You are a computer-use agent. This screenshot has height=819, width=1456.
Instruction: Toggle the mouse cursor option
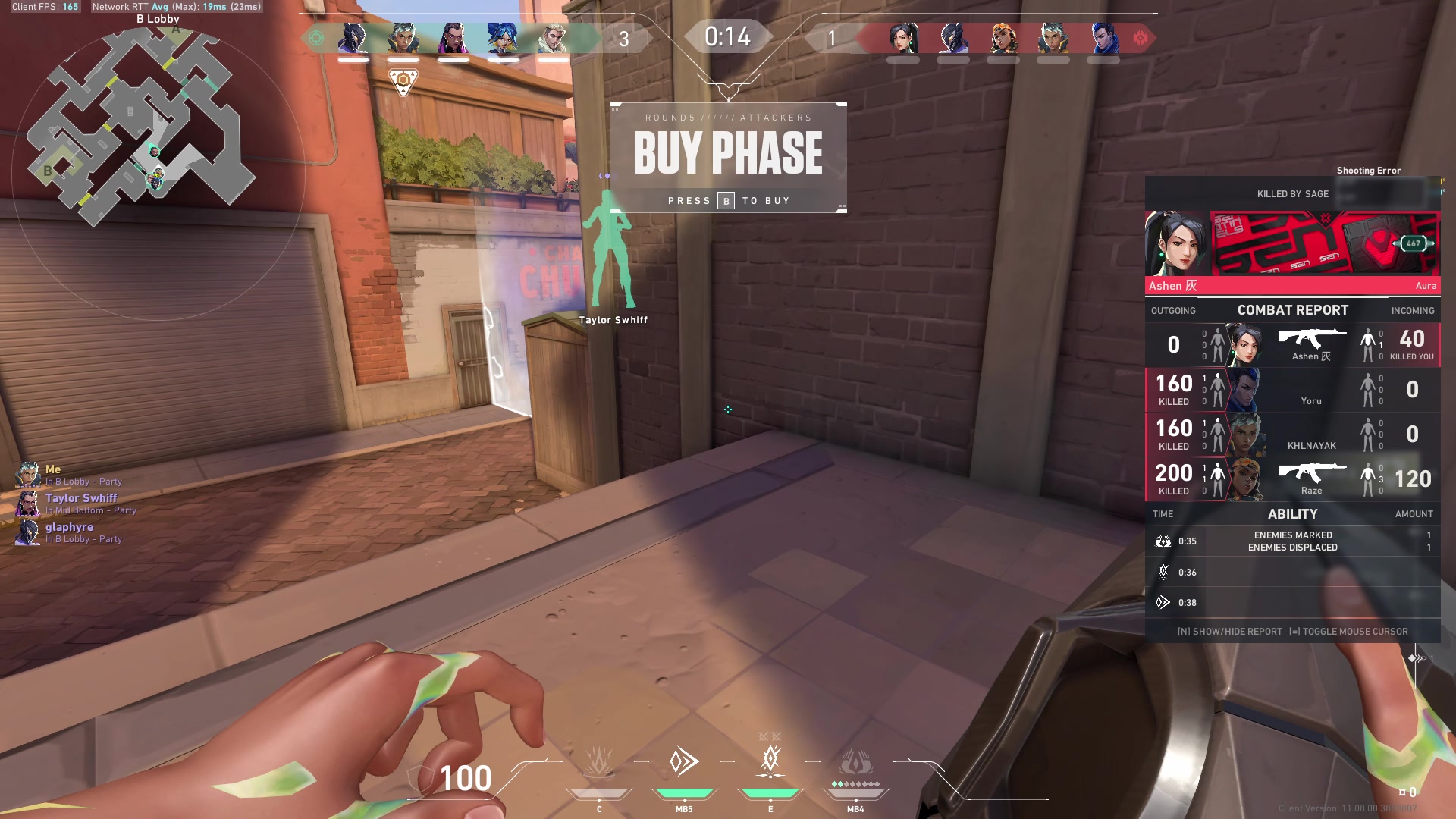coord(1350,631)
